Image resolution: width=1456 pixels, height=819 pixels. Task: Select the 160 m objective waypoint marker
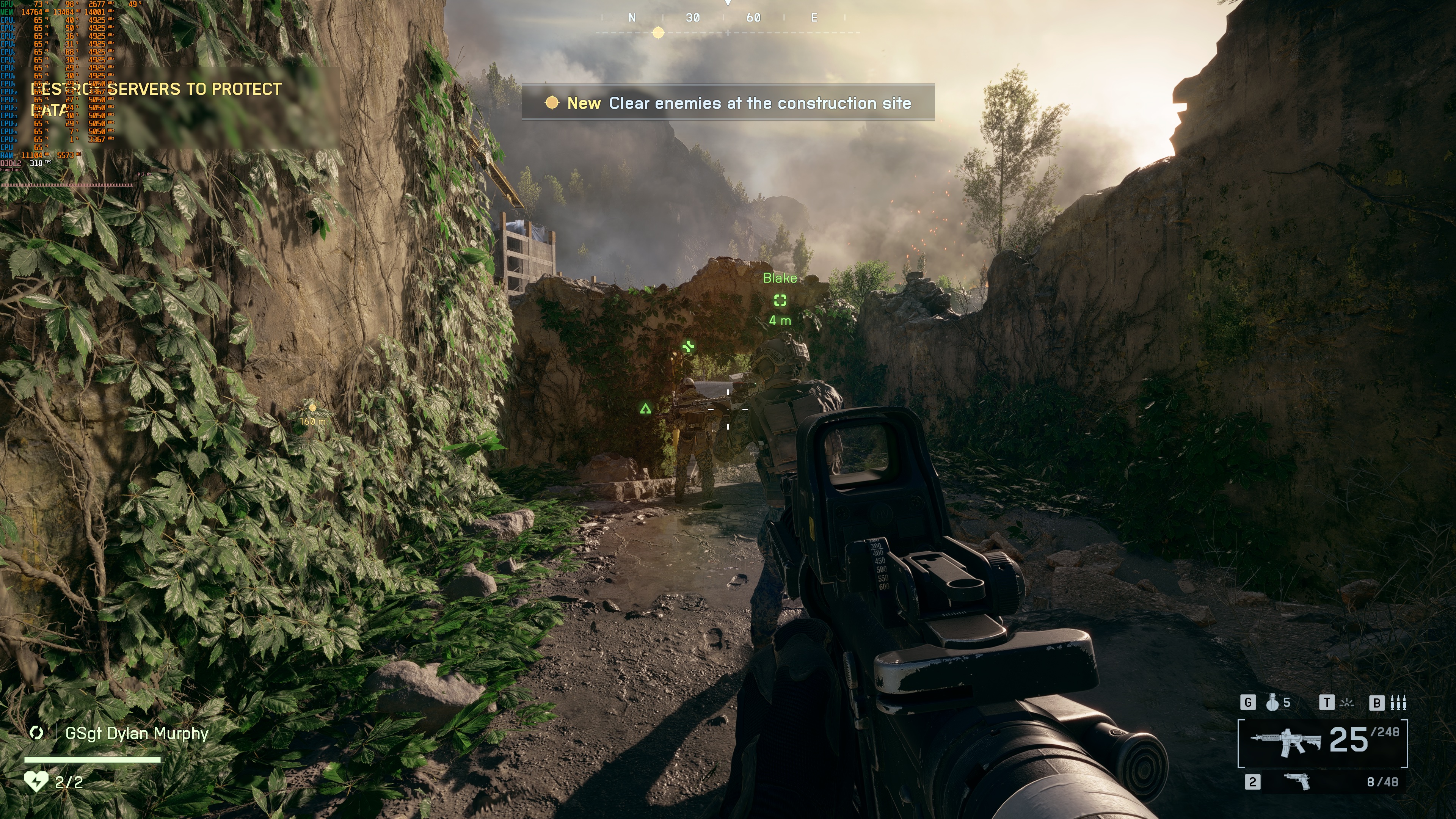coord(312,408)
